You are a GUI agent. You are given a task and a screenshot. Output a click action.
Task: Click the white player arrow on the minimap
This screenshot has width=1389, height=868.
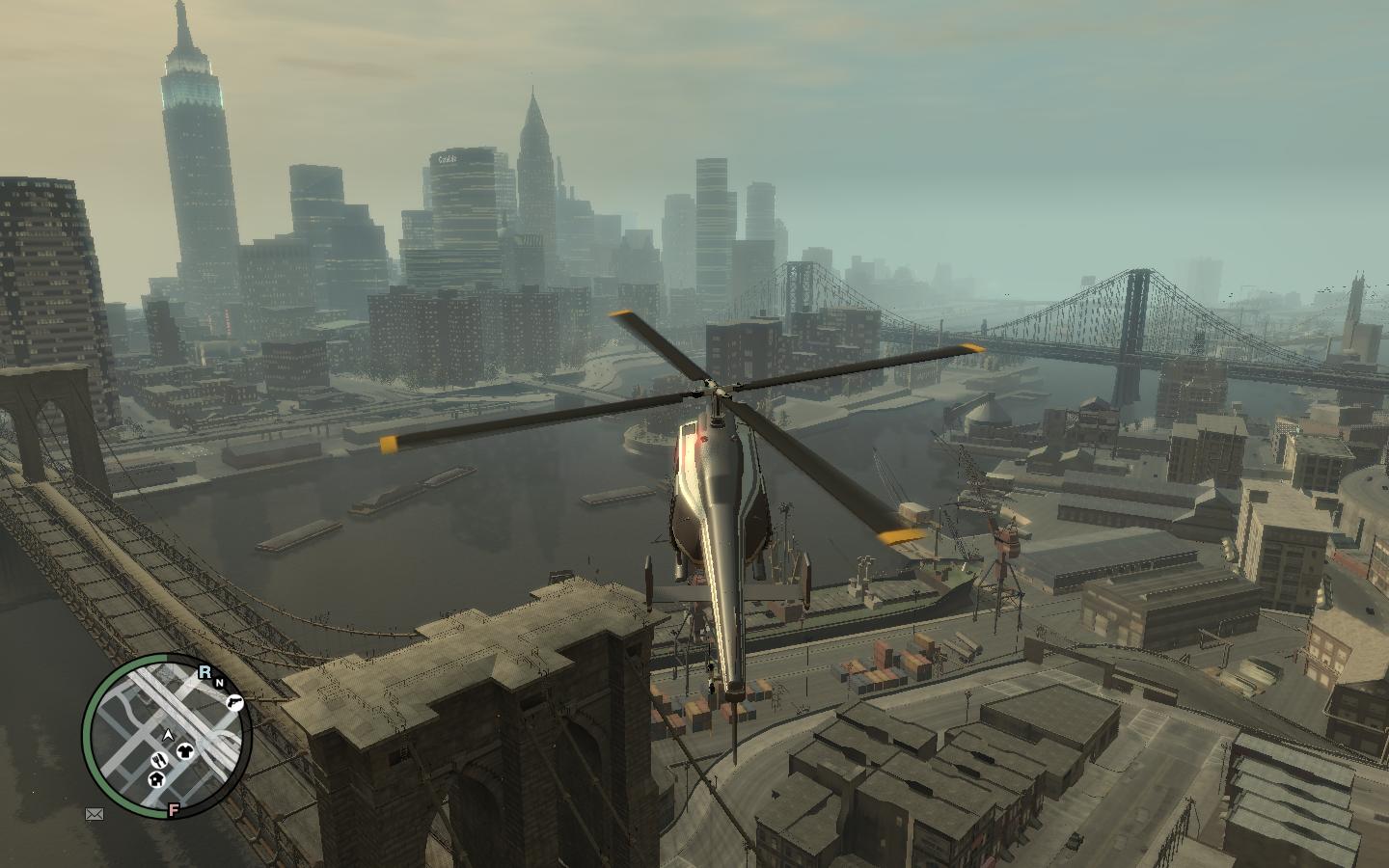(x=168, y=736)
